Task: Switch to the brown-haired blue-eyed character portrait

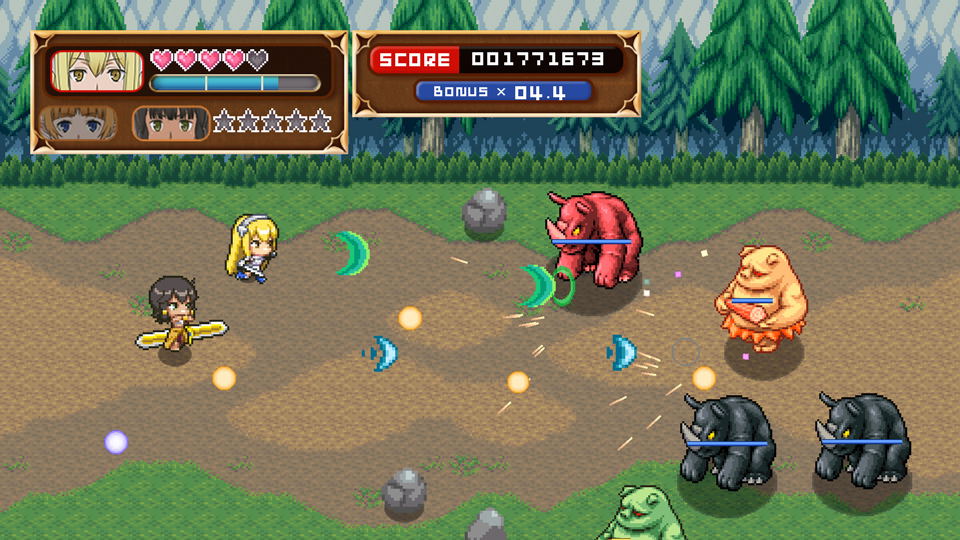Action: (80, 123)
